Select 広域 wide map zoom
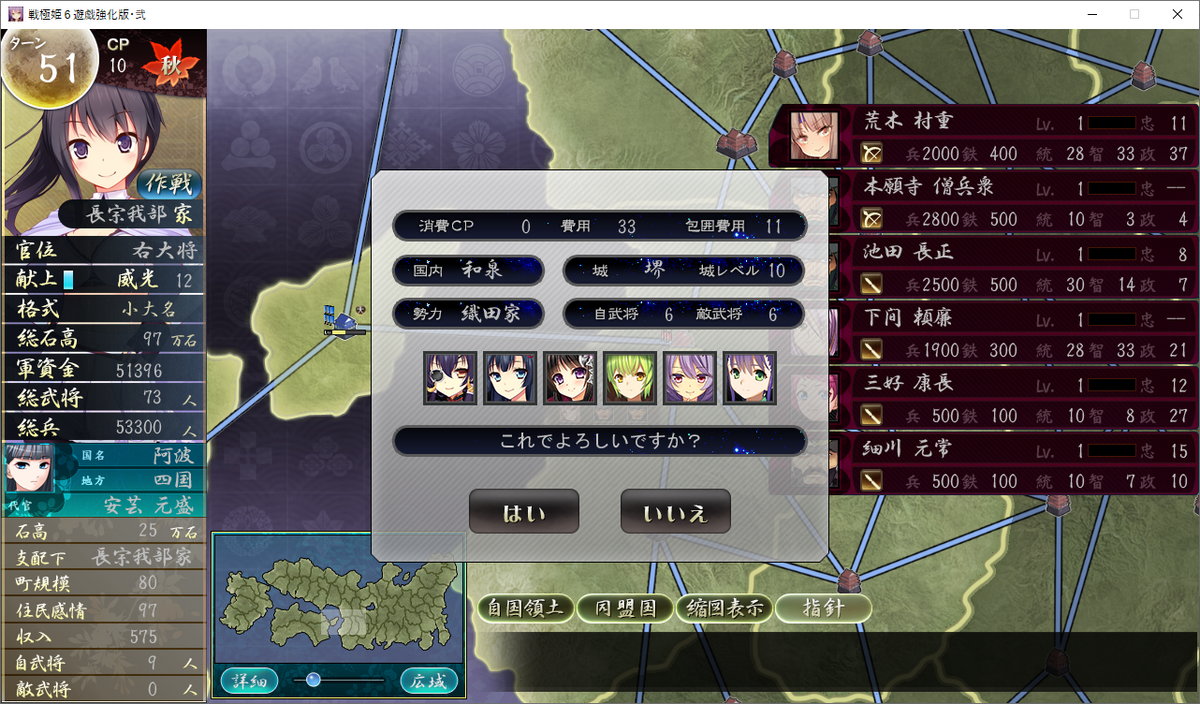This screenshot has height=704, width=1200. click(x=430, y=681)
